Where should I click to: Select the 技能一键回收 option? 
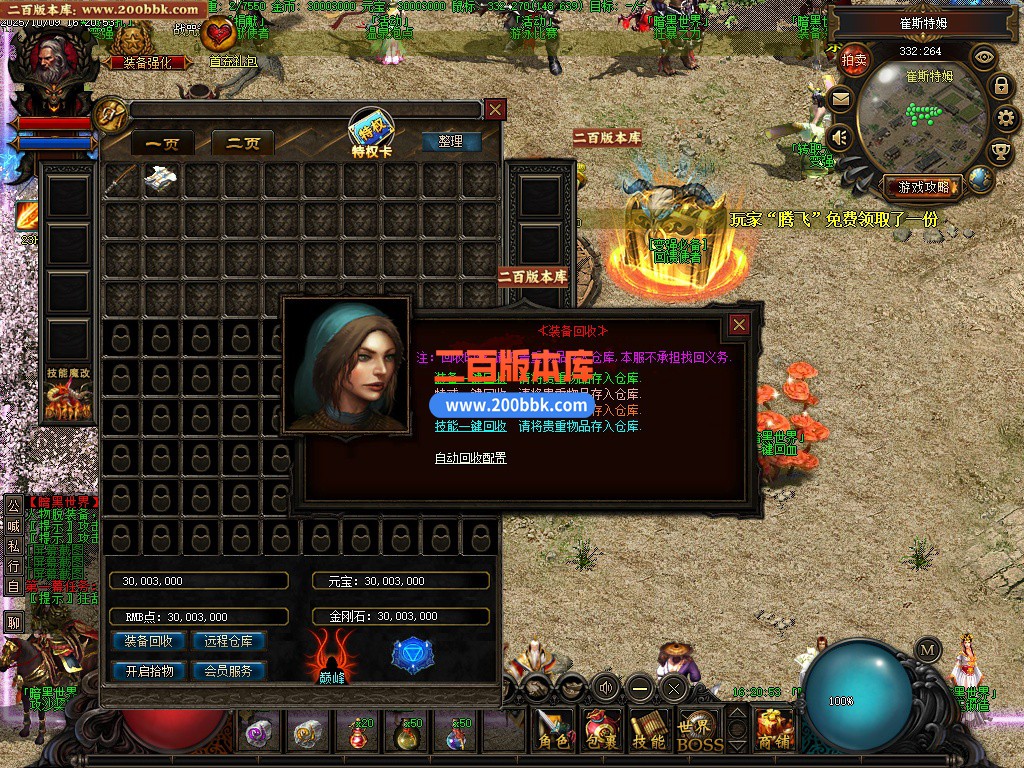tap(470, 426)
